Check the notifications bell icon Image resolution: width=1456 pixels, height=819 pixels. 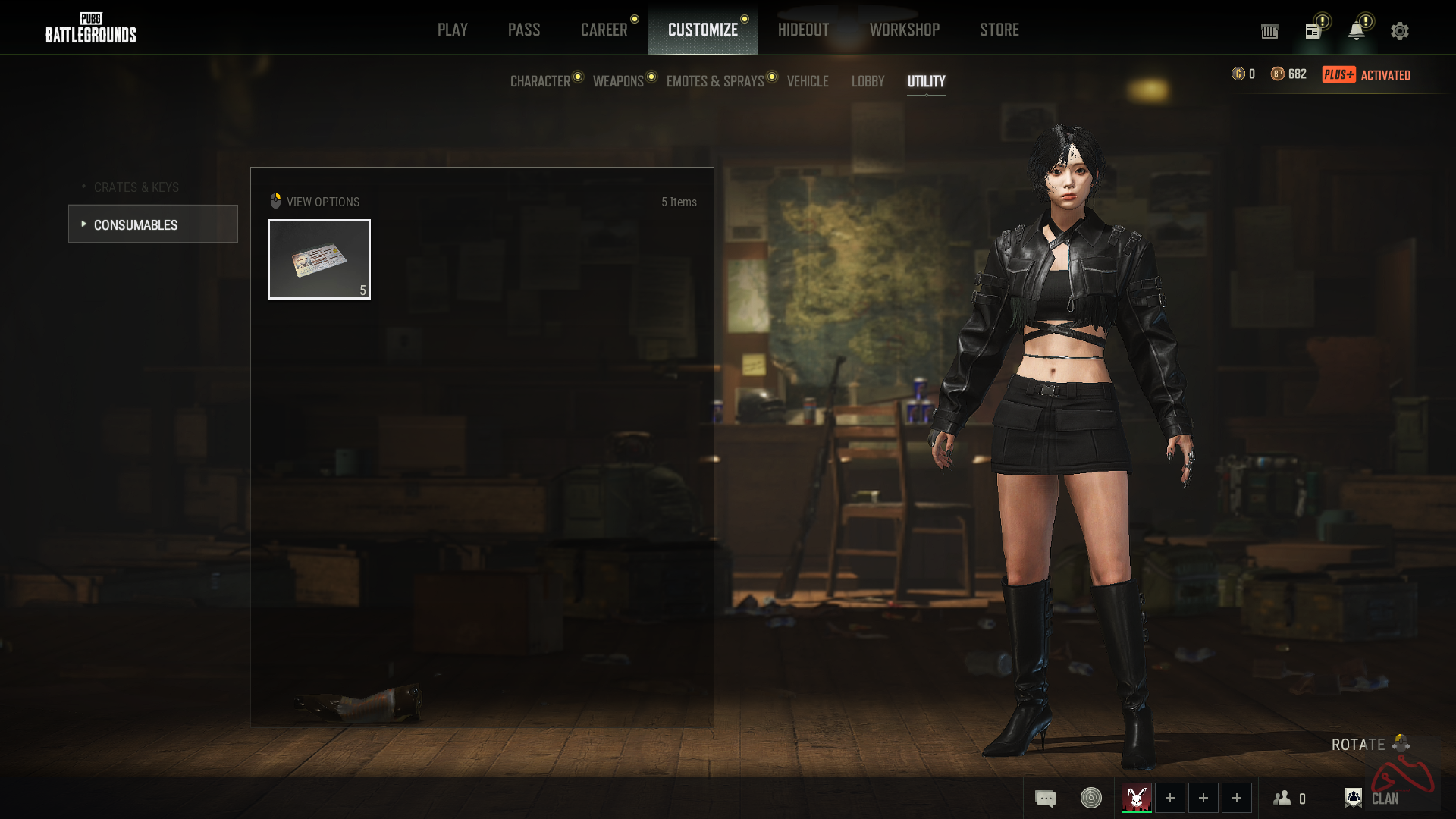click(1356, 31)
